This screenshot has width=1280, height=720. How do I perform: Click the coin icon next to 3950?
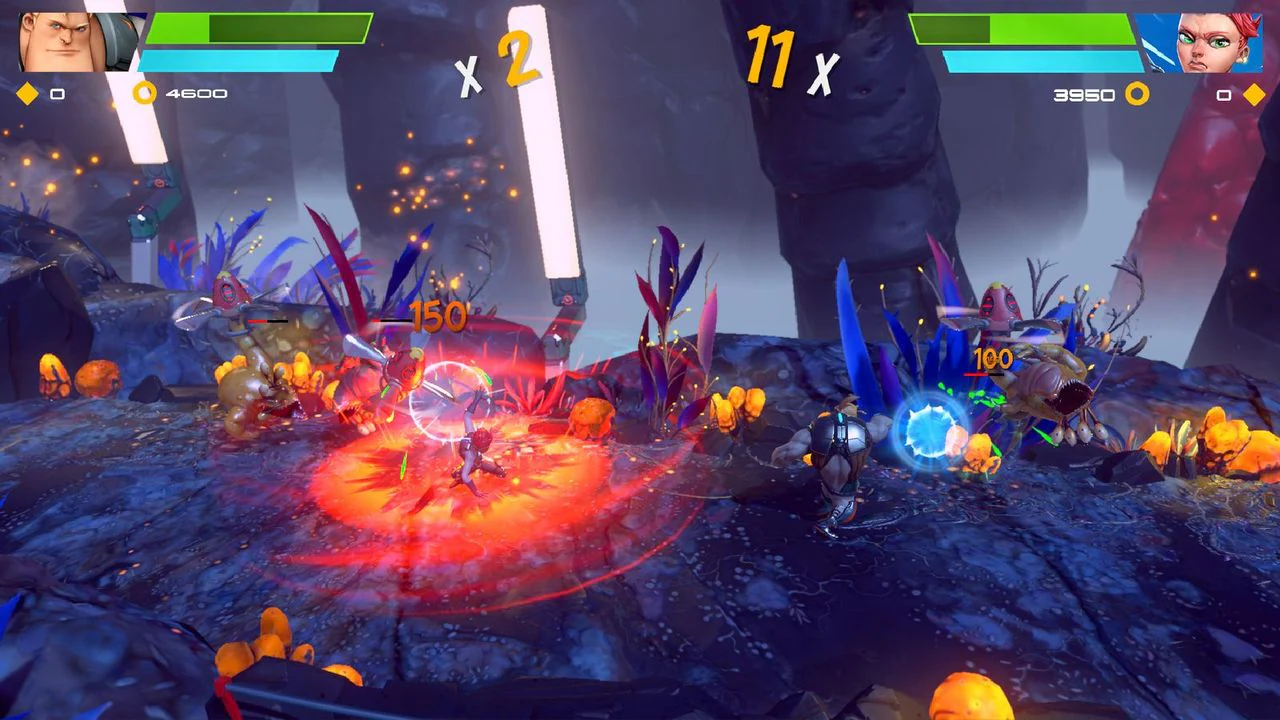click(1135, 94)
